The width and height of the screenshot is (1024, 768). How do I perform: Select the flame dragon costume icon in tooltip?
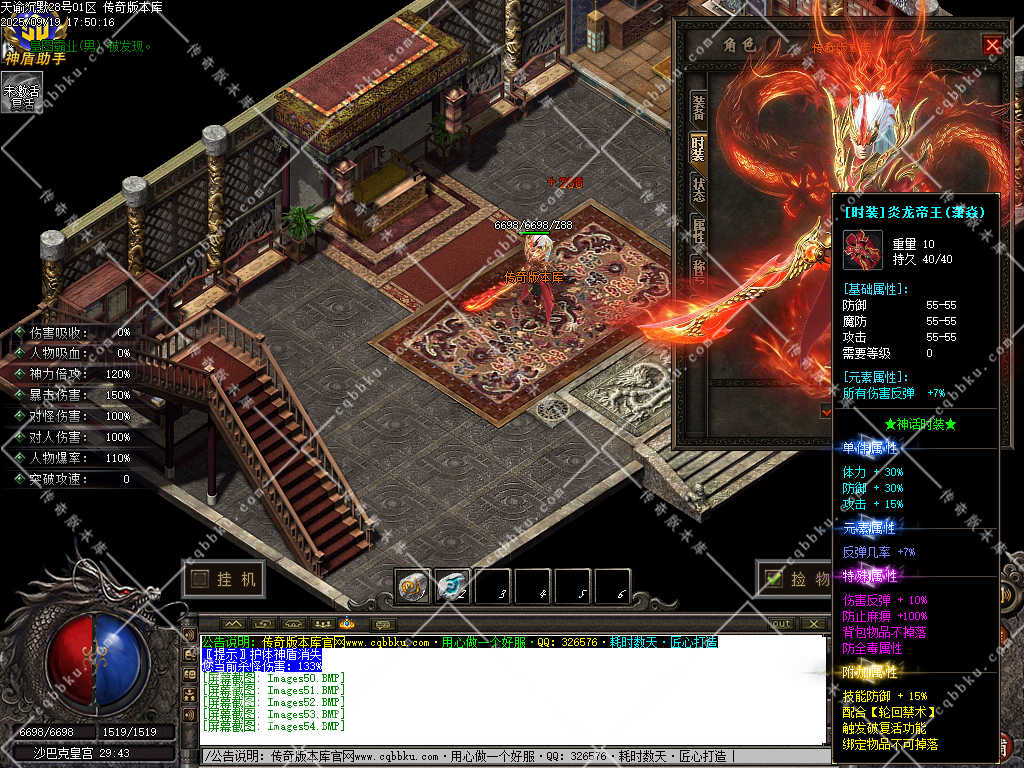862,250
